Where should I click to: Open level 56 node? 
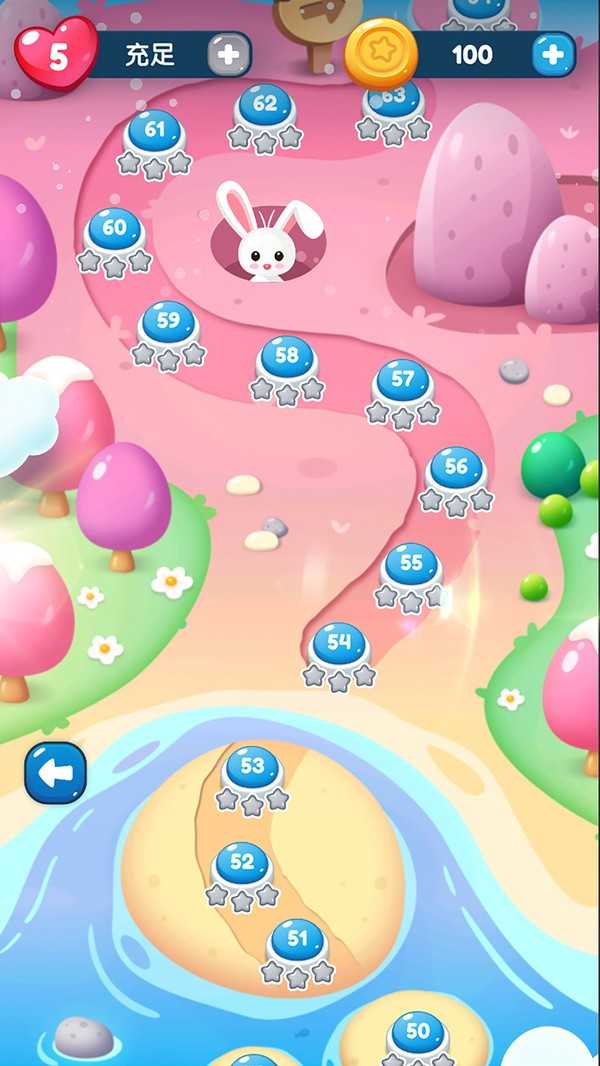coord(456,468)
